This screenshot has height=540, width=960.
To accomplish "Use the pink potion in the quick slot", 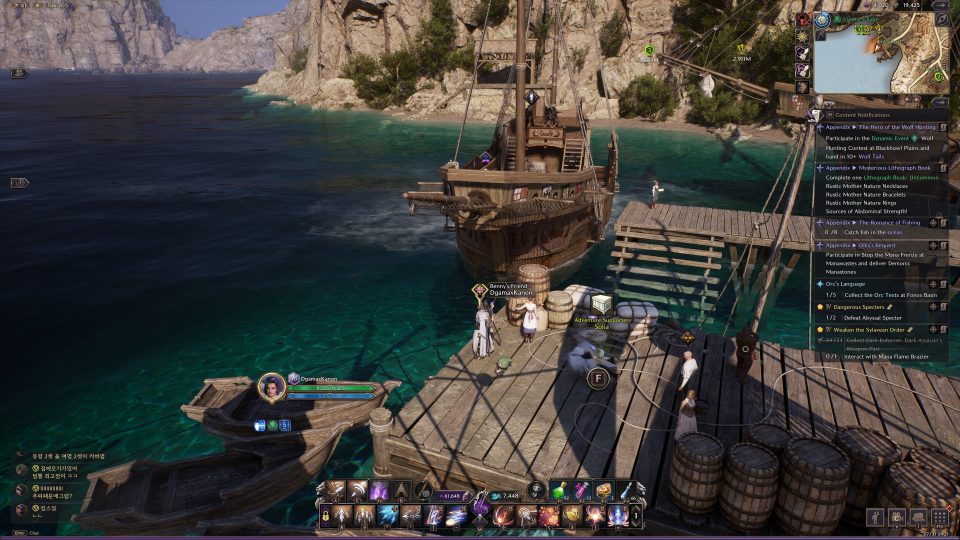I will (x=582, y=490).
